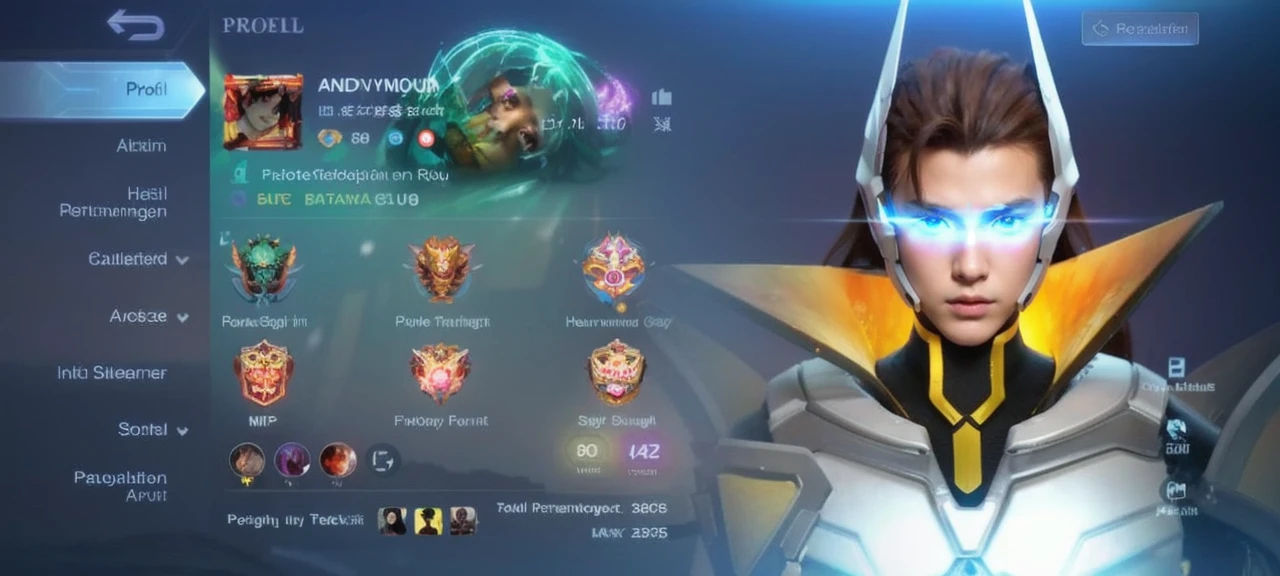This screenshot has width=1280, height=576.
Task: Go back using the return arrow
Action: click(135, 25)
